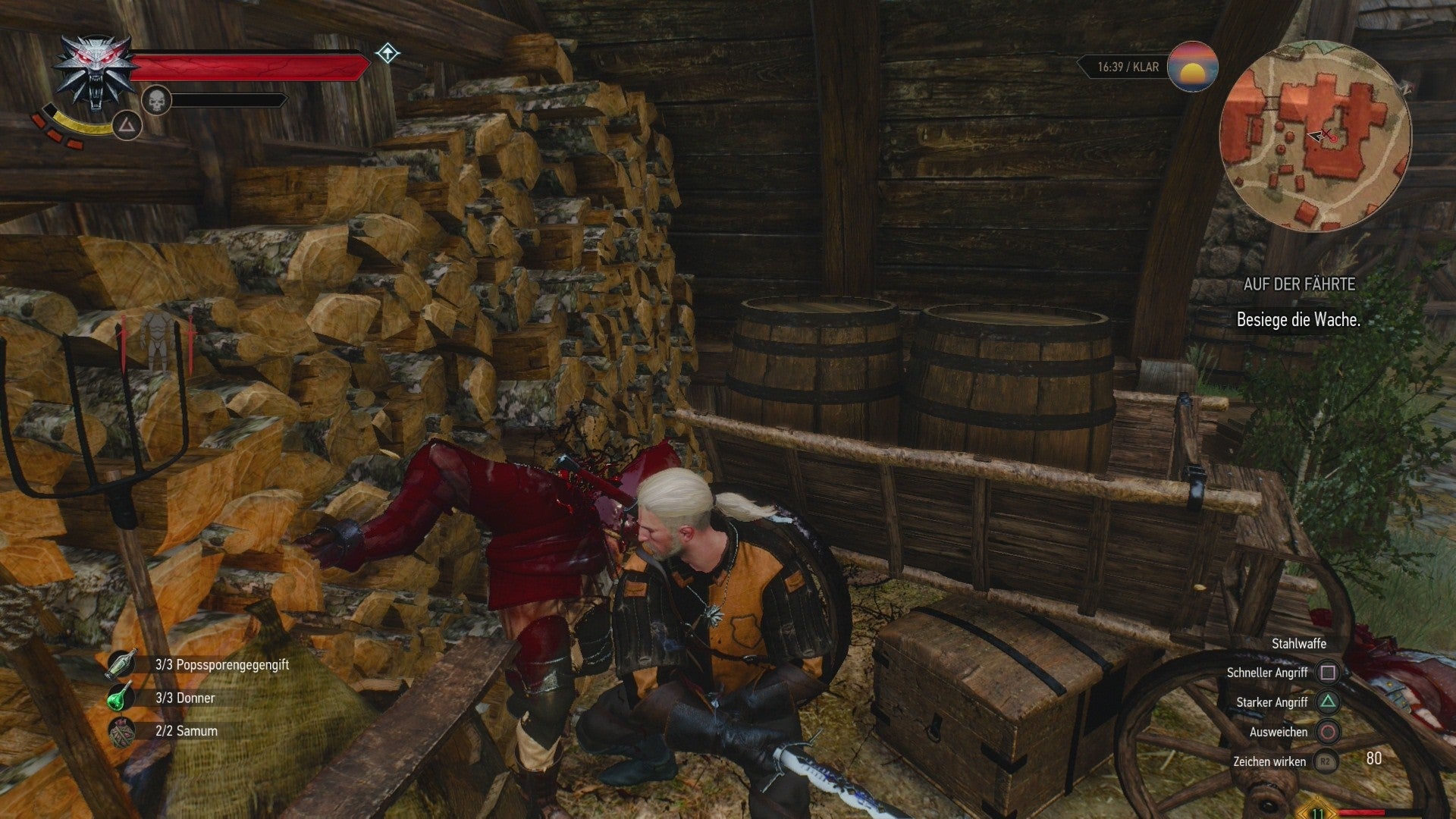Click the 16:39 / KLAR time display
The height and width of the screenshot is (819, 1456).
[x=1126, y=67]
